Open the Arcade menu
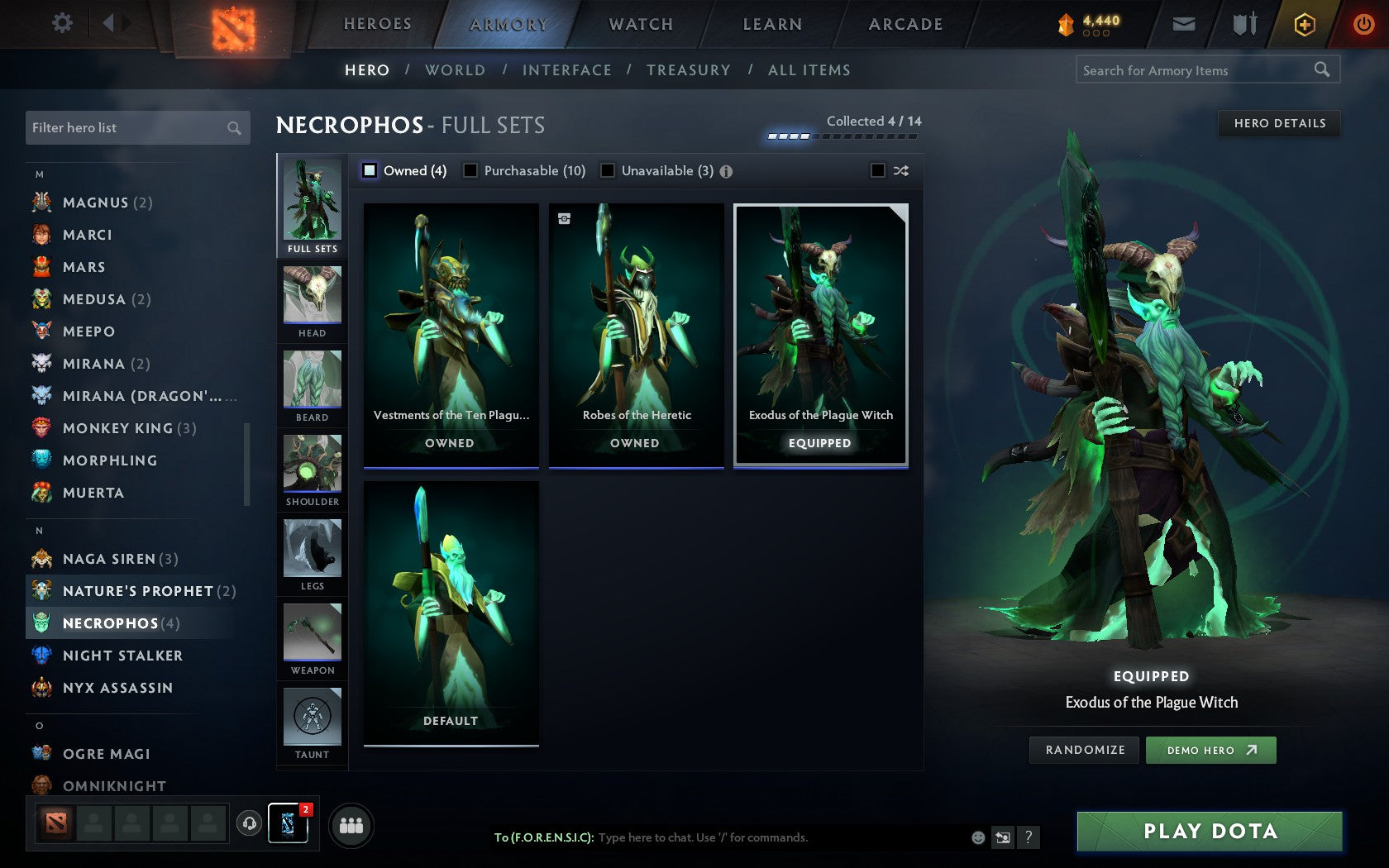1389x868 pixels. [x=904, y=24]
